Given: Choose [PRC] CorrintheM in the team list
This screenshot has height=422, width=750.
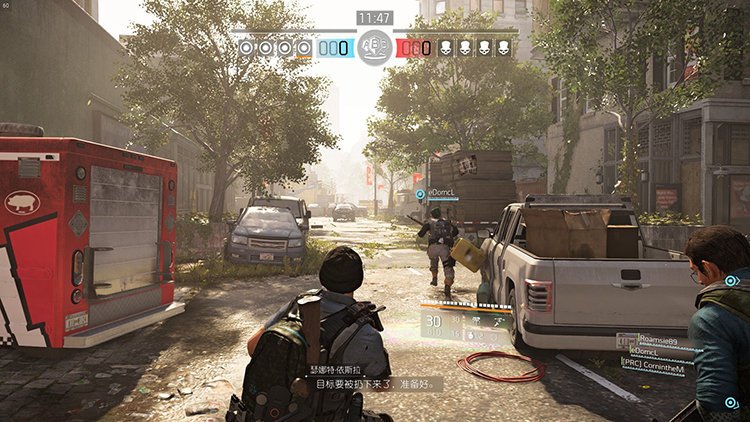Looking at the screenshot, I should click(653, 368).
